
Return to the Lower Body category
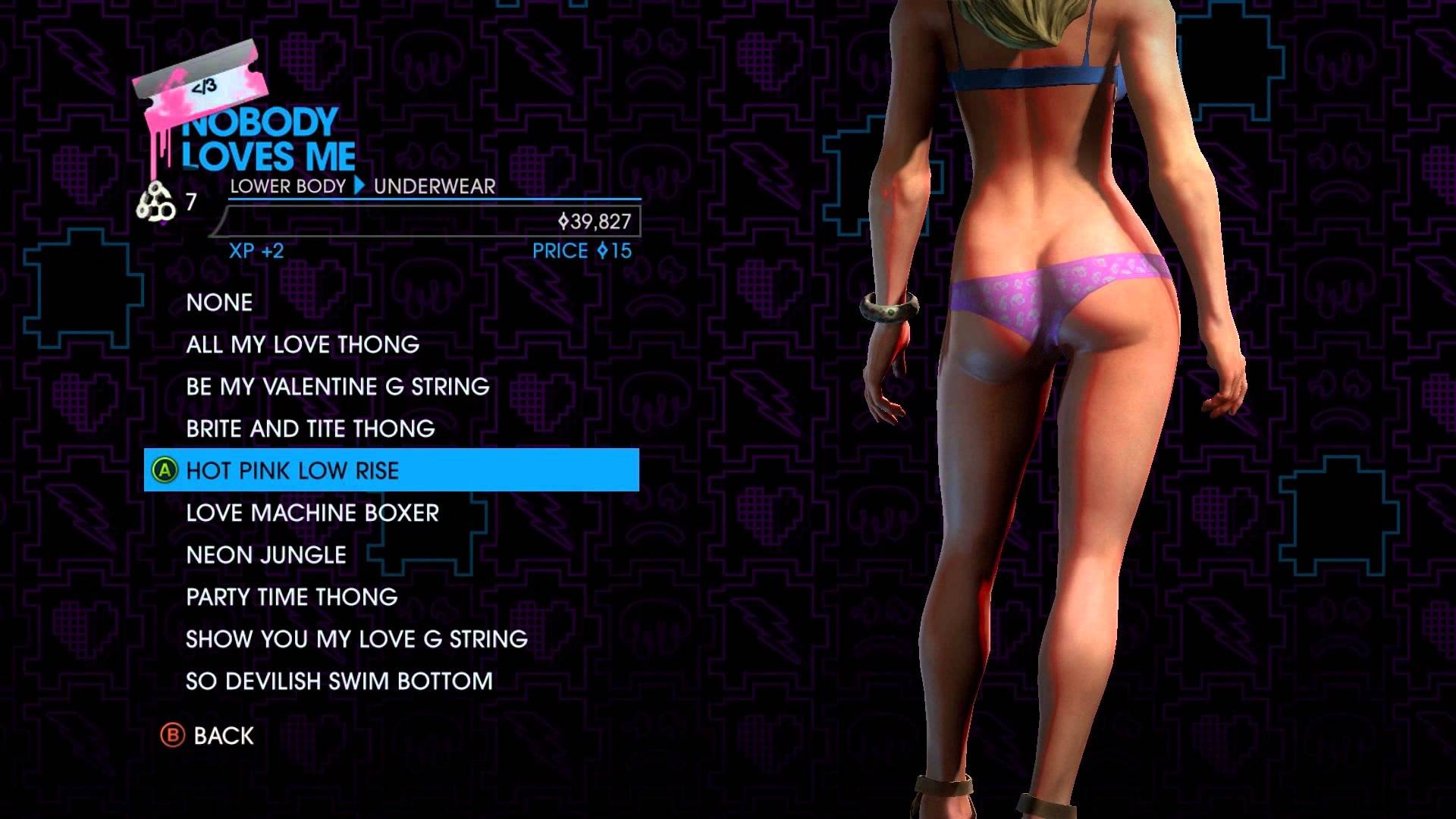click(287, 187)
